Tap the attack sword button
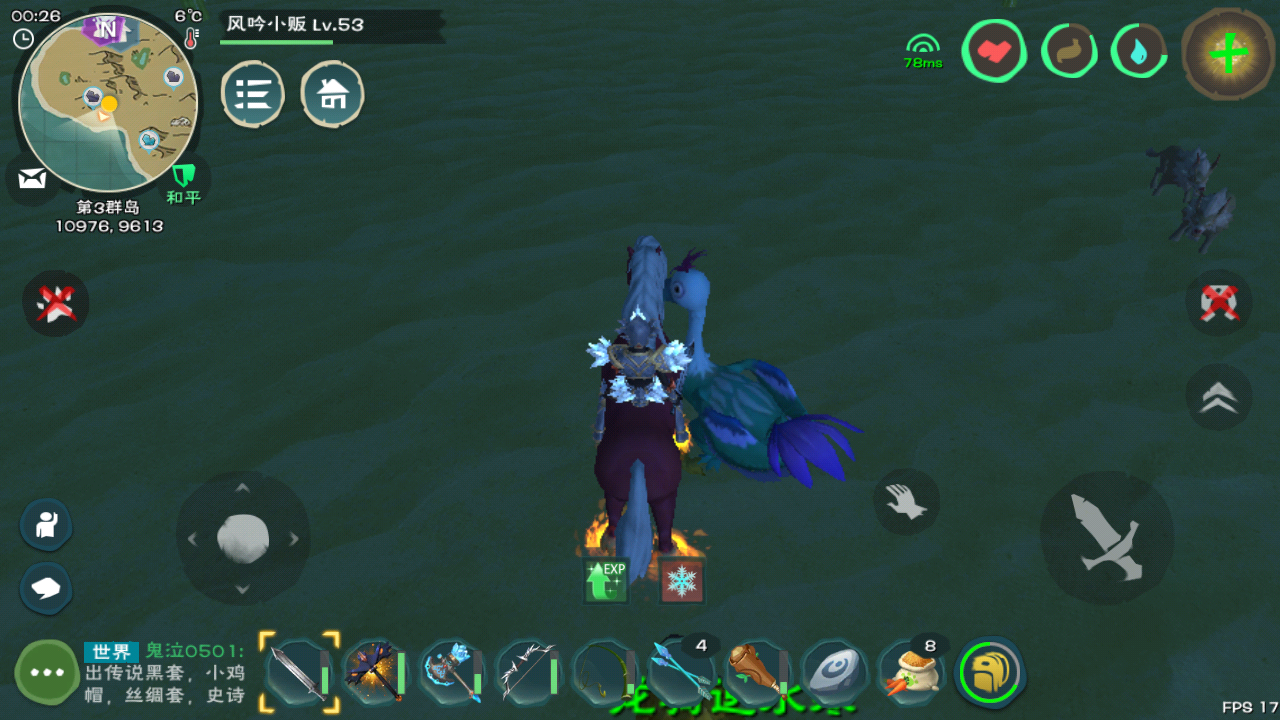Image resolution: width=1280 pixels, height=720 pixels. (x=1107, y=537)
